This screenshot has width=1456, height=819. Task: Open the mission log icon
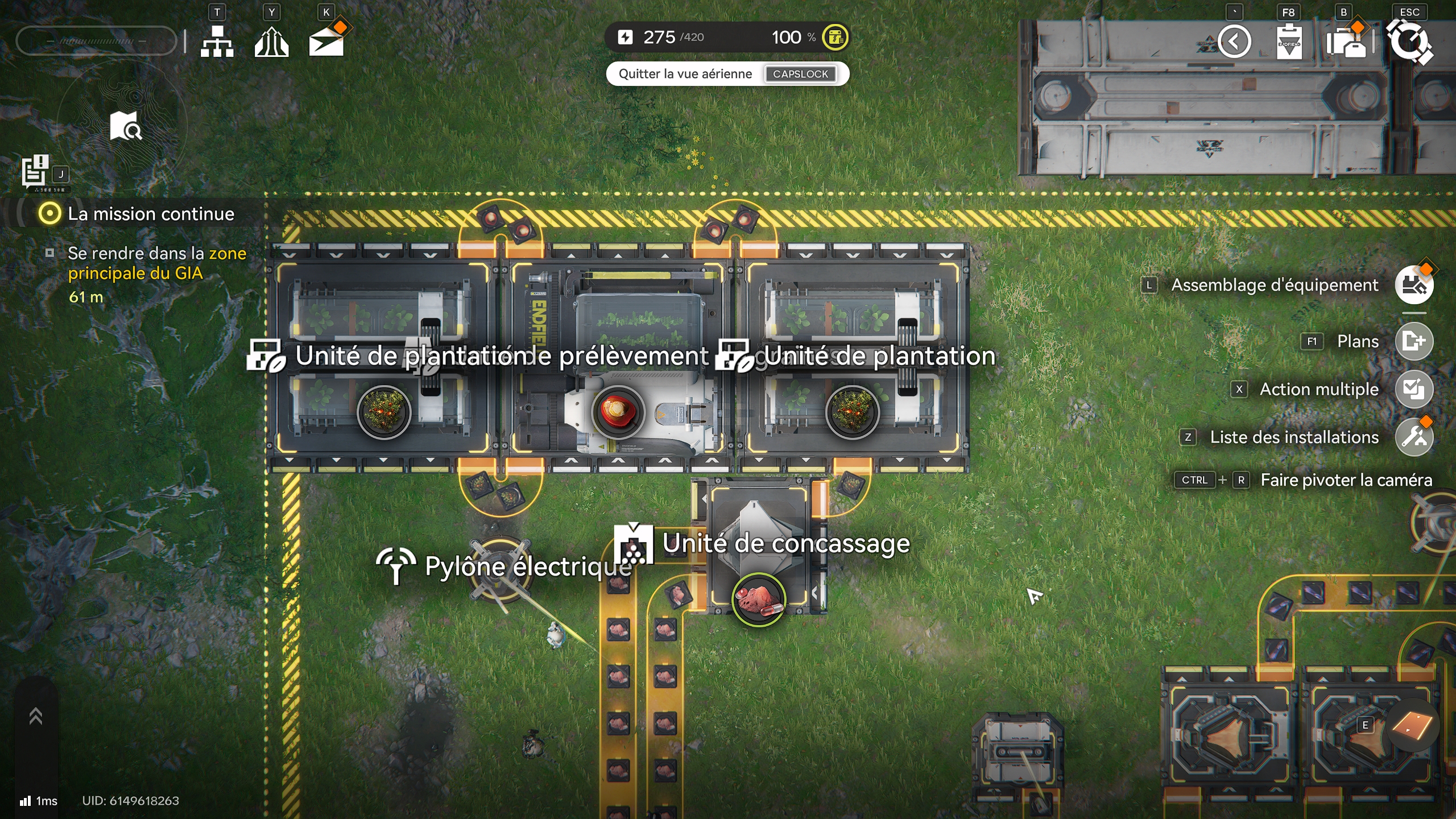coord(35,171)
